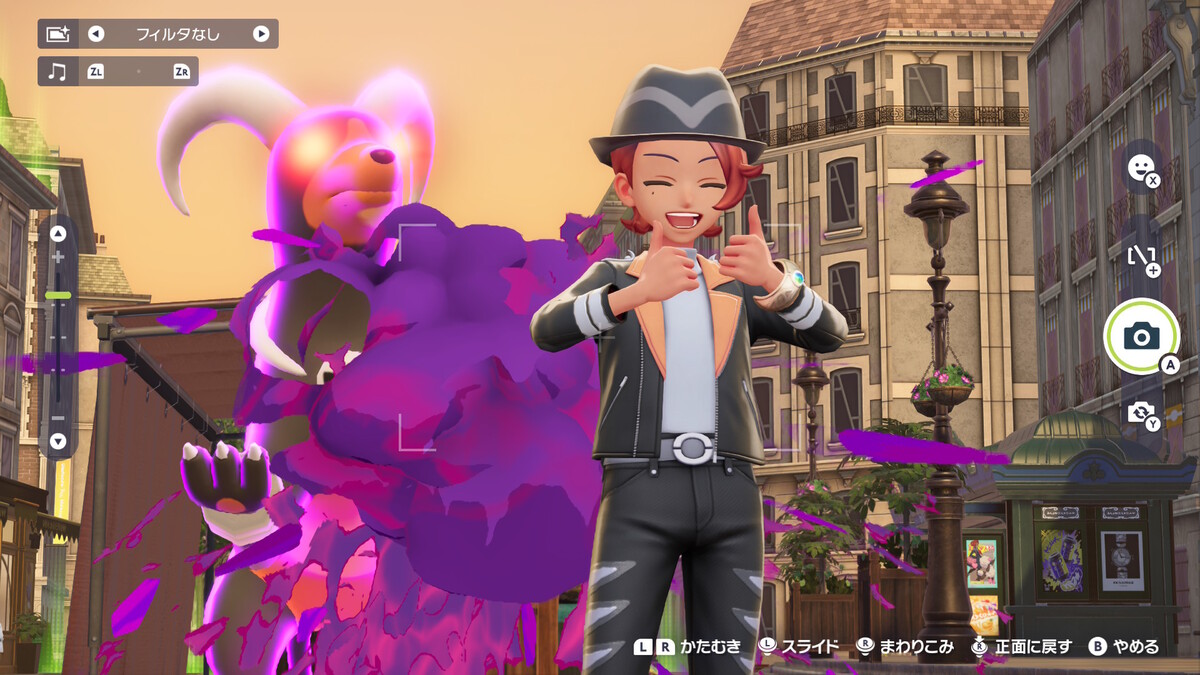Open the emote face expression menu
This screenshot has height=675, width=1200.
click(x=1139, y=167)
